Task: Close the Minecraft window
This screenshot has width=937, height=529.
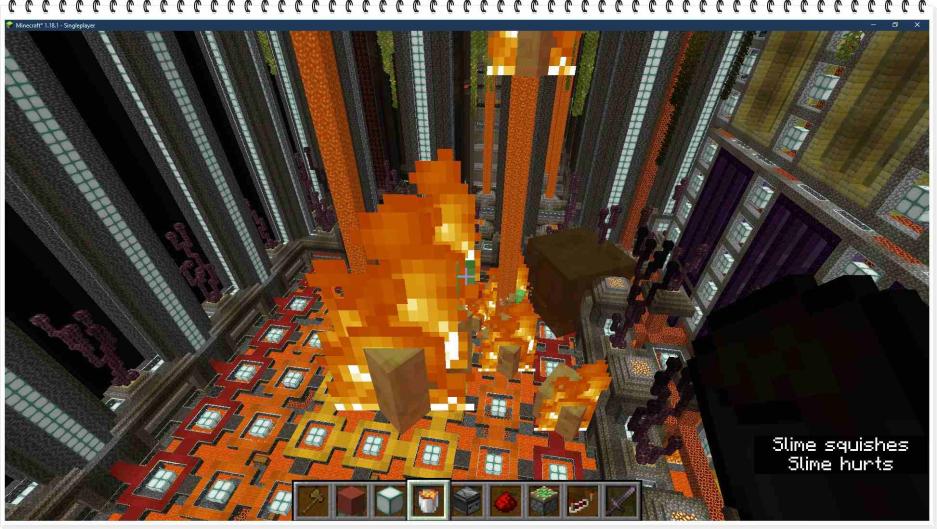Action: pyautogui.click(x=917, y=25)
